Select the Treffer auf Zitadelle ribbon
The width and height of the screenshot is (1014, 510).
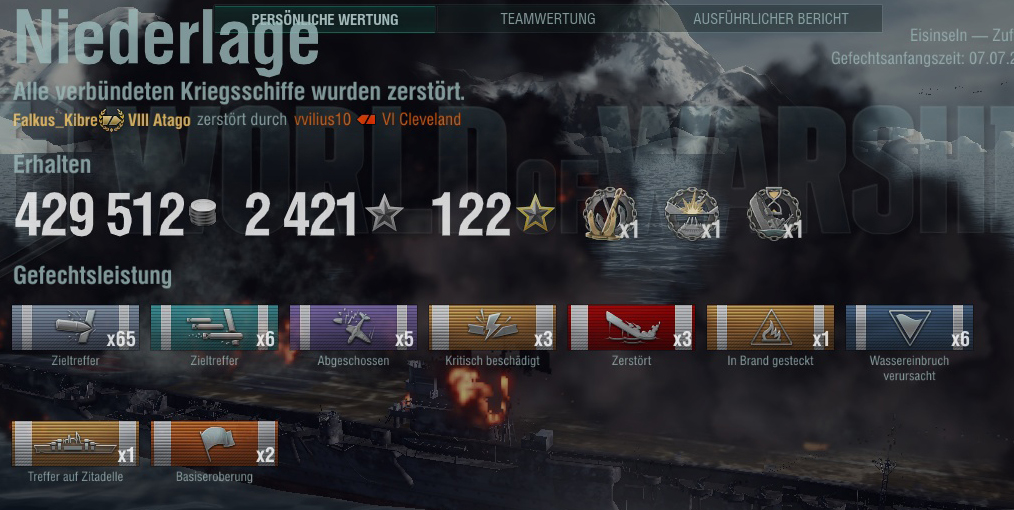[75, 444]
